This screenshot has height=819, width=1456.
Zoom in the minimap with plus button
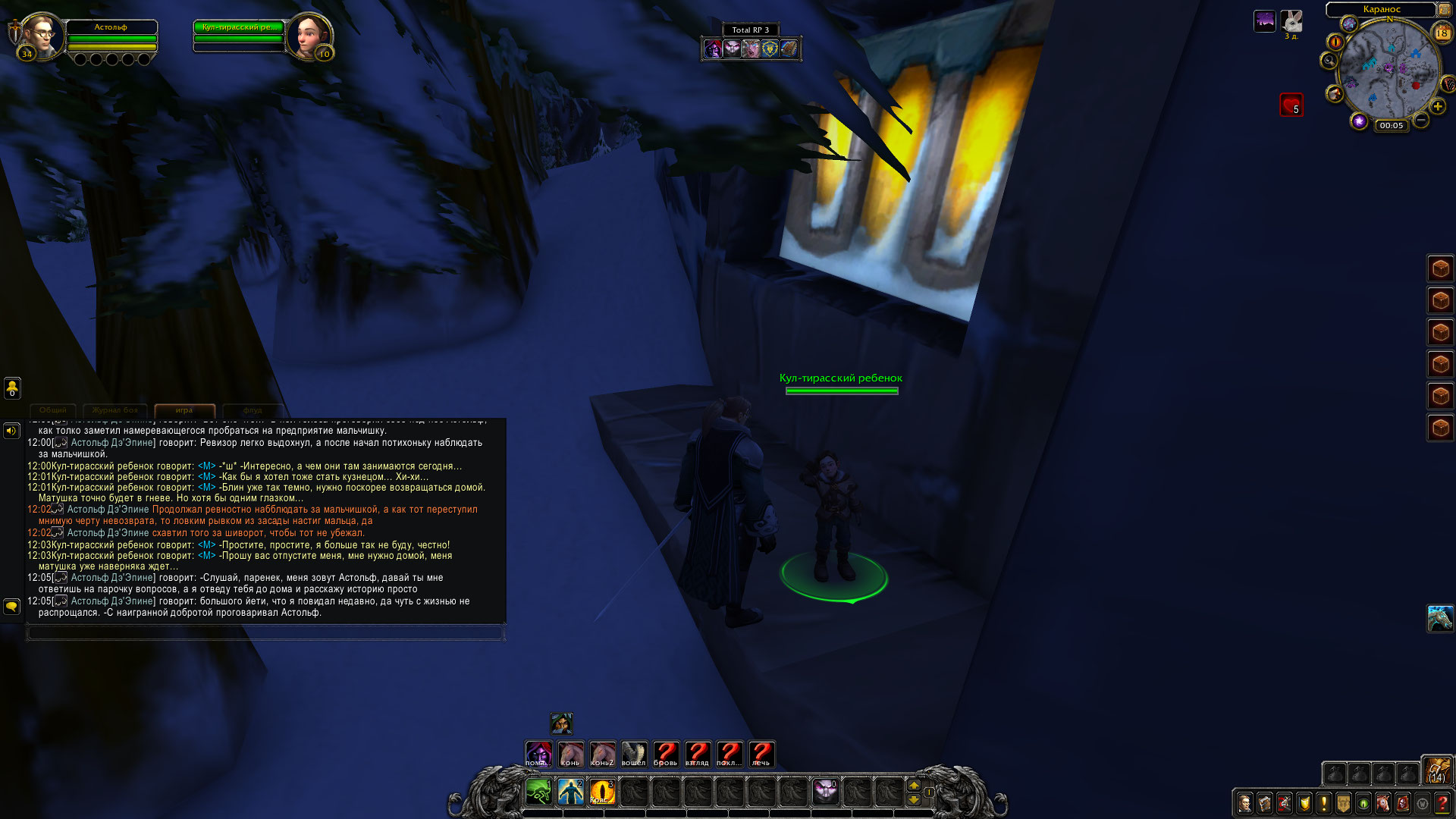coord(1437,107)
